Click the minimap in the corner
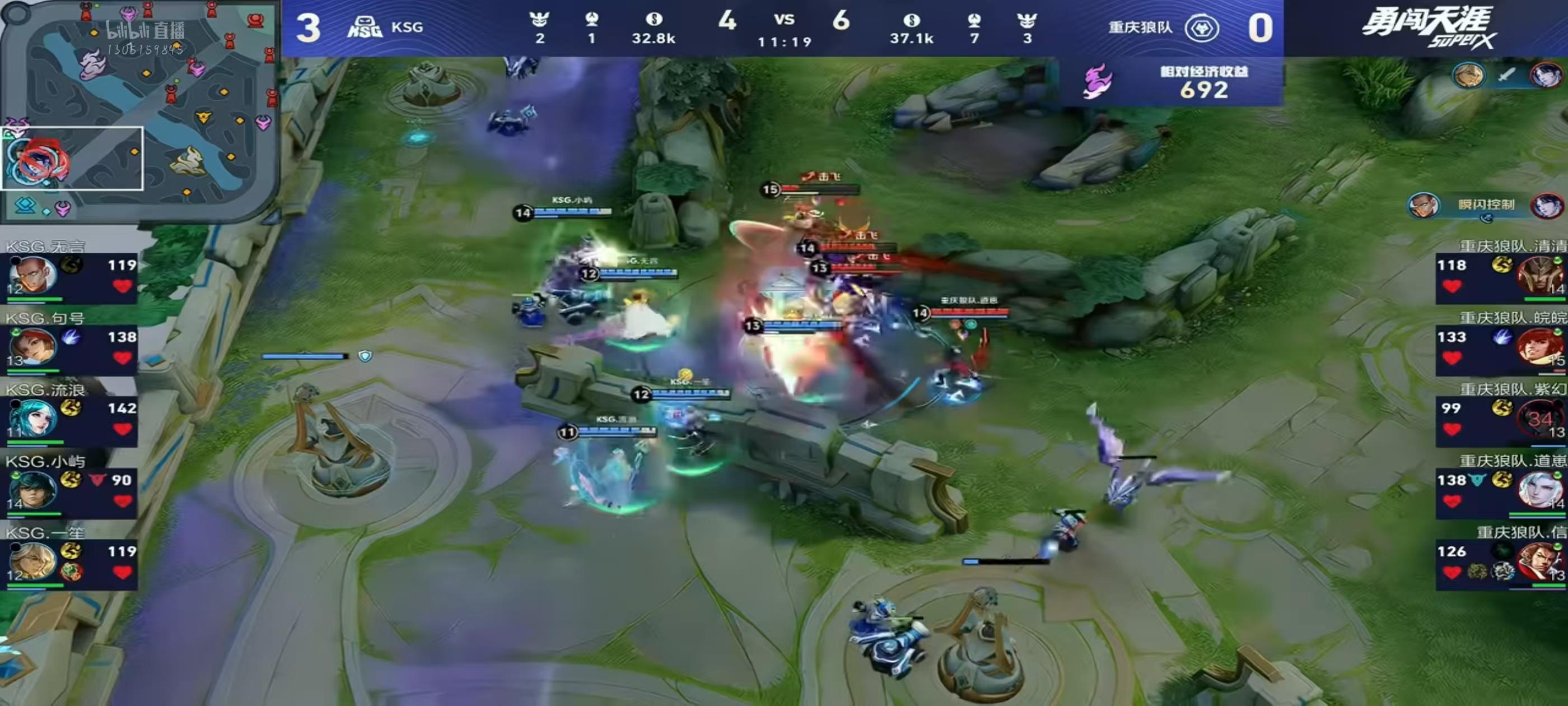Image resolution: width=1568 pixels, height=706 pixels. coord(139,111)
